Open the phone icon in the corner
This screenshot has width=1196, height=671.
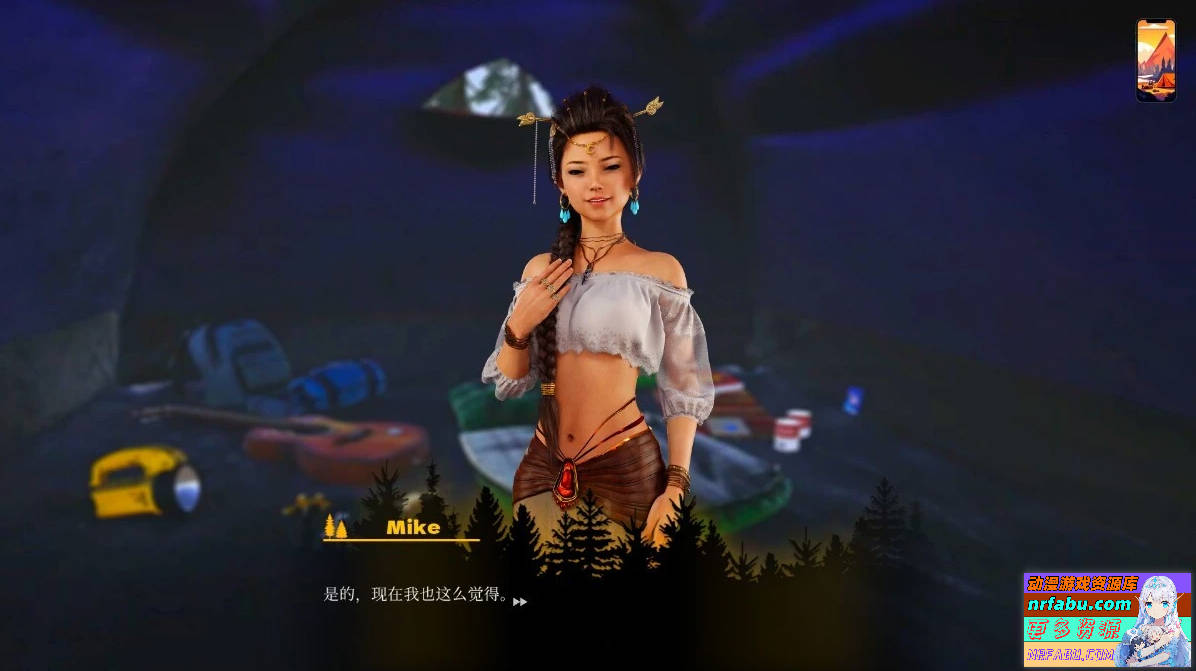[1155, 60]
